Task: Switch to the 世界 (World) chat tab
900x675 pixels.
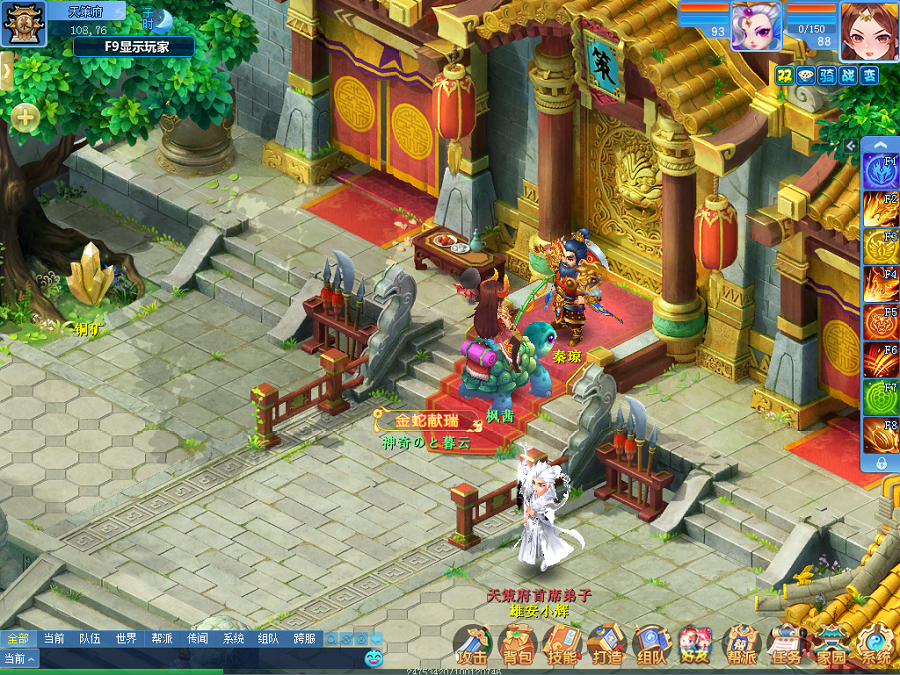Action: tap(126, 638)
